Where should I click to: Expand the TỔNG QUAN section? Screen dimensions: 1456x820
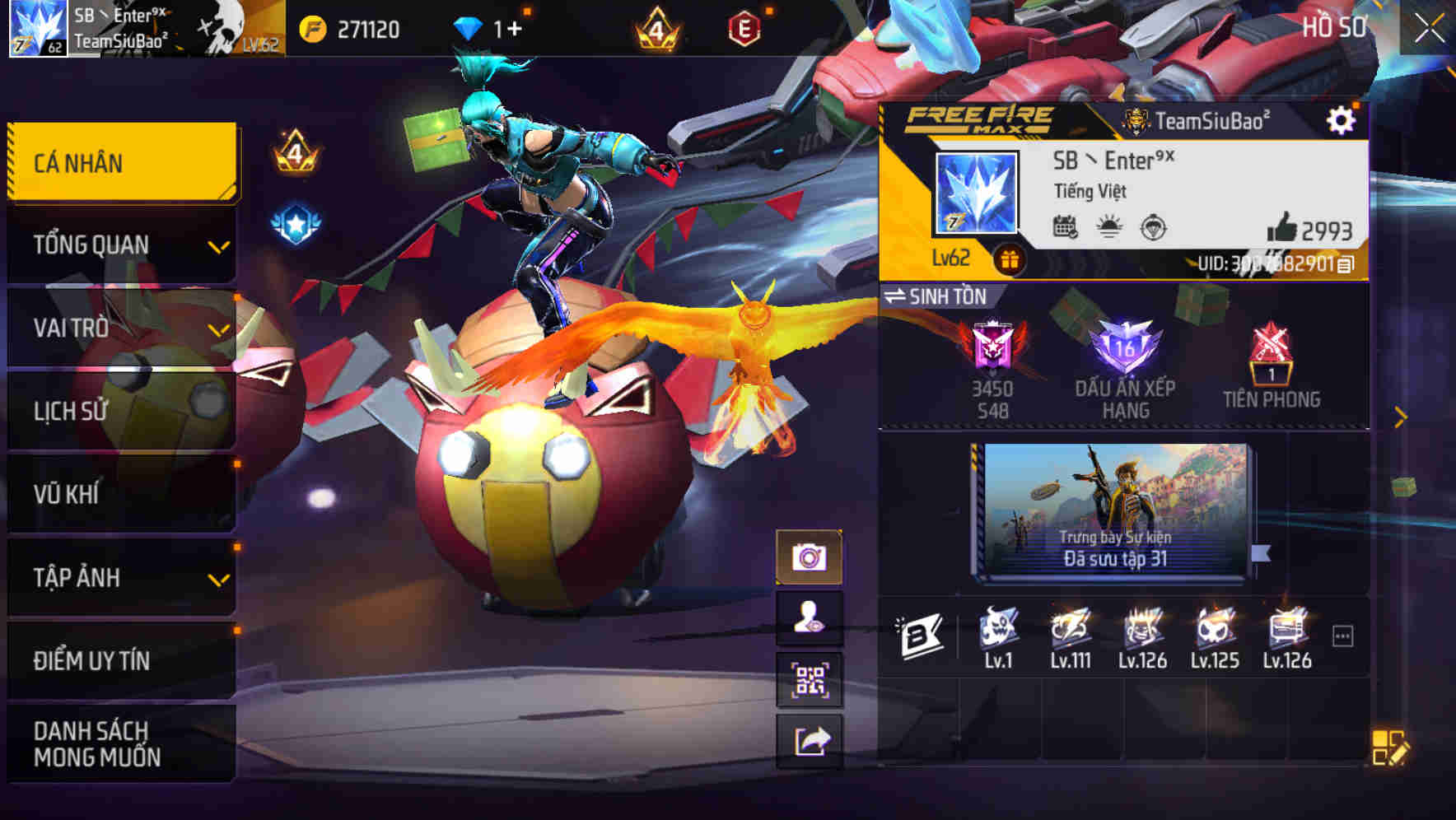[x=120, y=245]
